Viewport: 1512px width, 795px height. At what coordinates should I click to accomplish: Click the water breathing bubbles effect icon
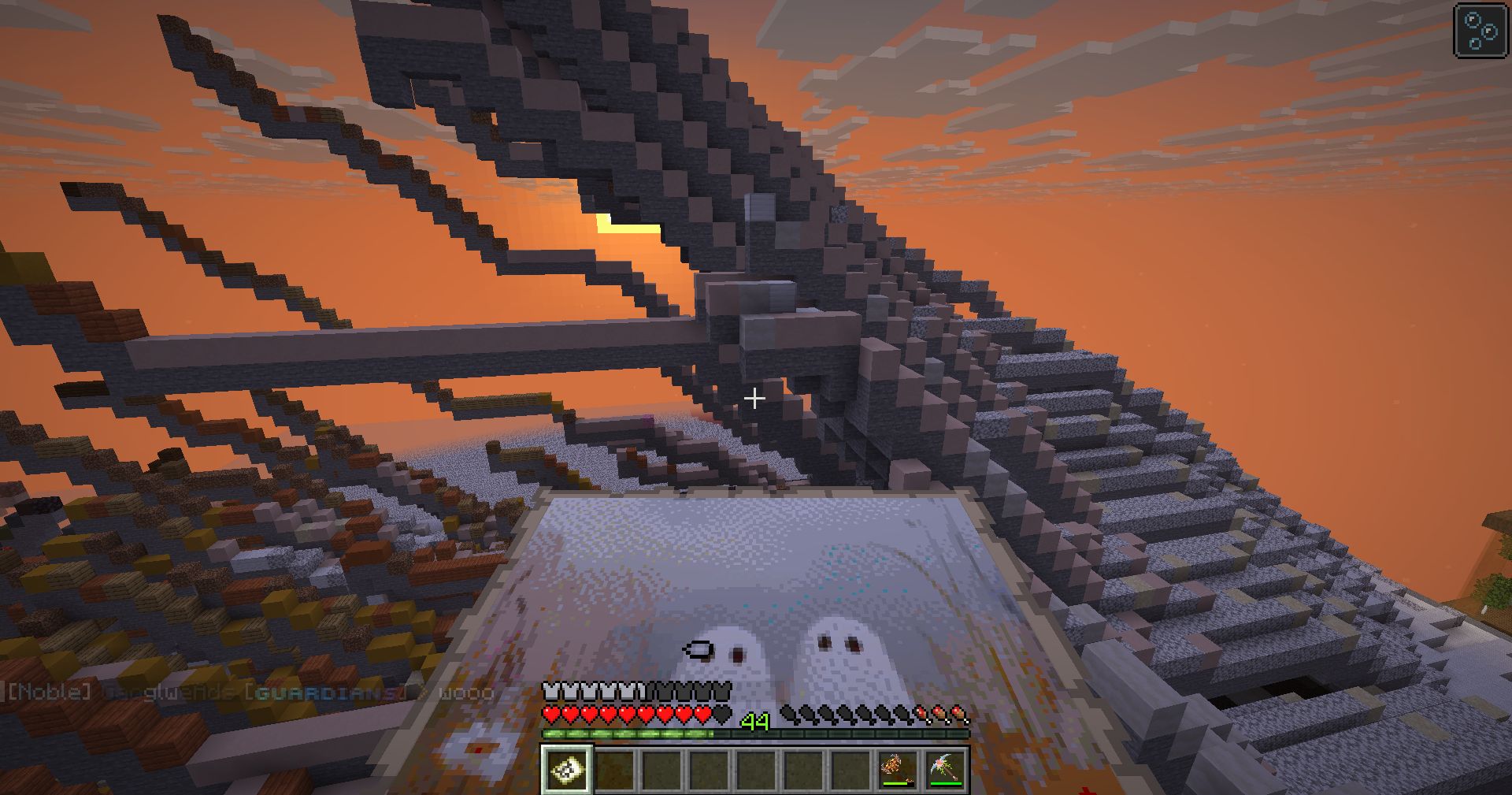1480,32
